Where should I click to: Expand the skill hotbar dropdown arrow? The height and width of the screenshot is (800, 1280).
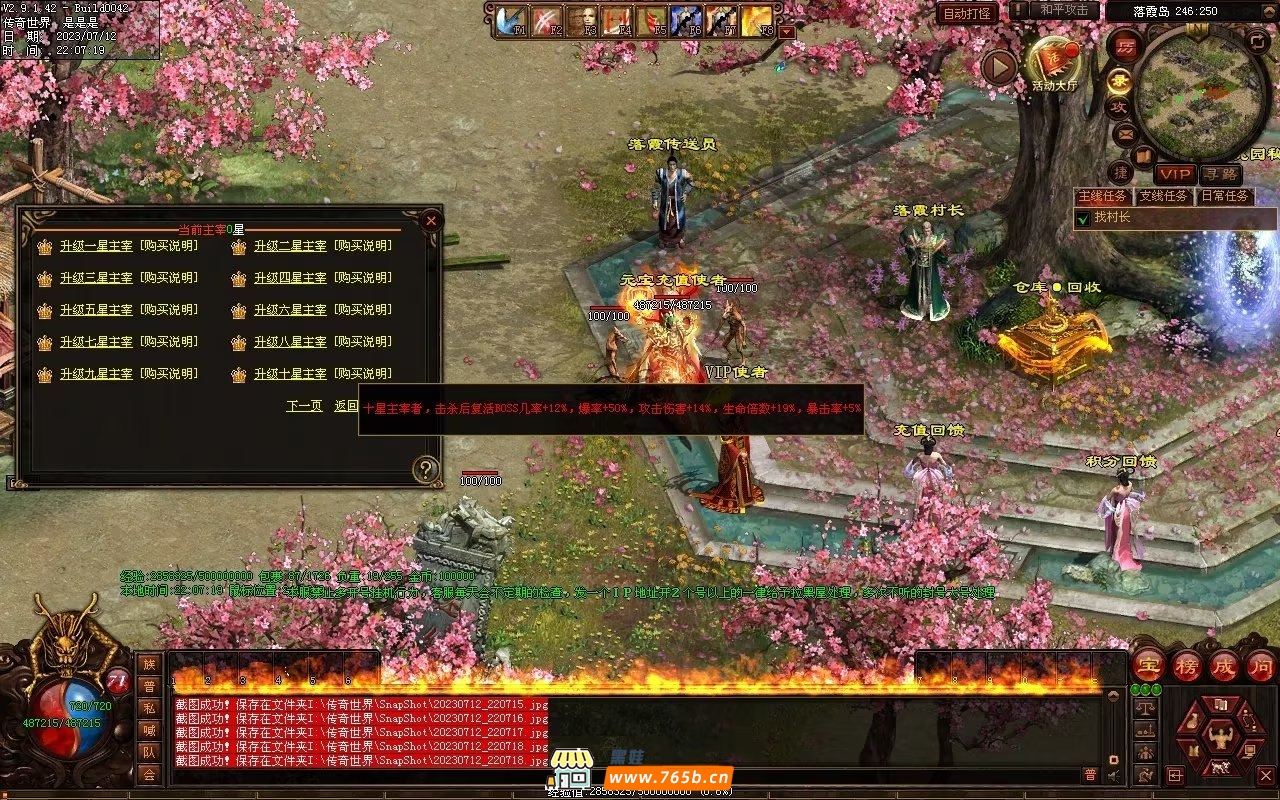pyautogui.click(x=787, y=31)
